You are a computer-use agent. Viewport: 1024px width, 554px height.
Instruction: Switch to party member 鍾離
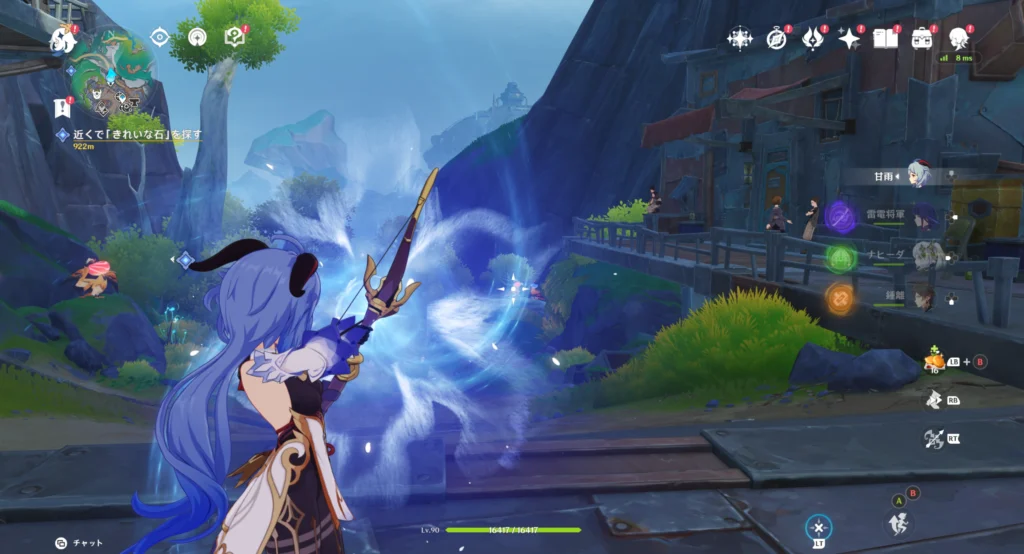pyautogui.click(x=922, y=296)
